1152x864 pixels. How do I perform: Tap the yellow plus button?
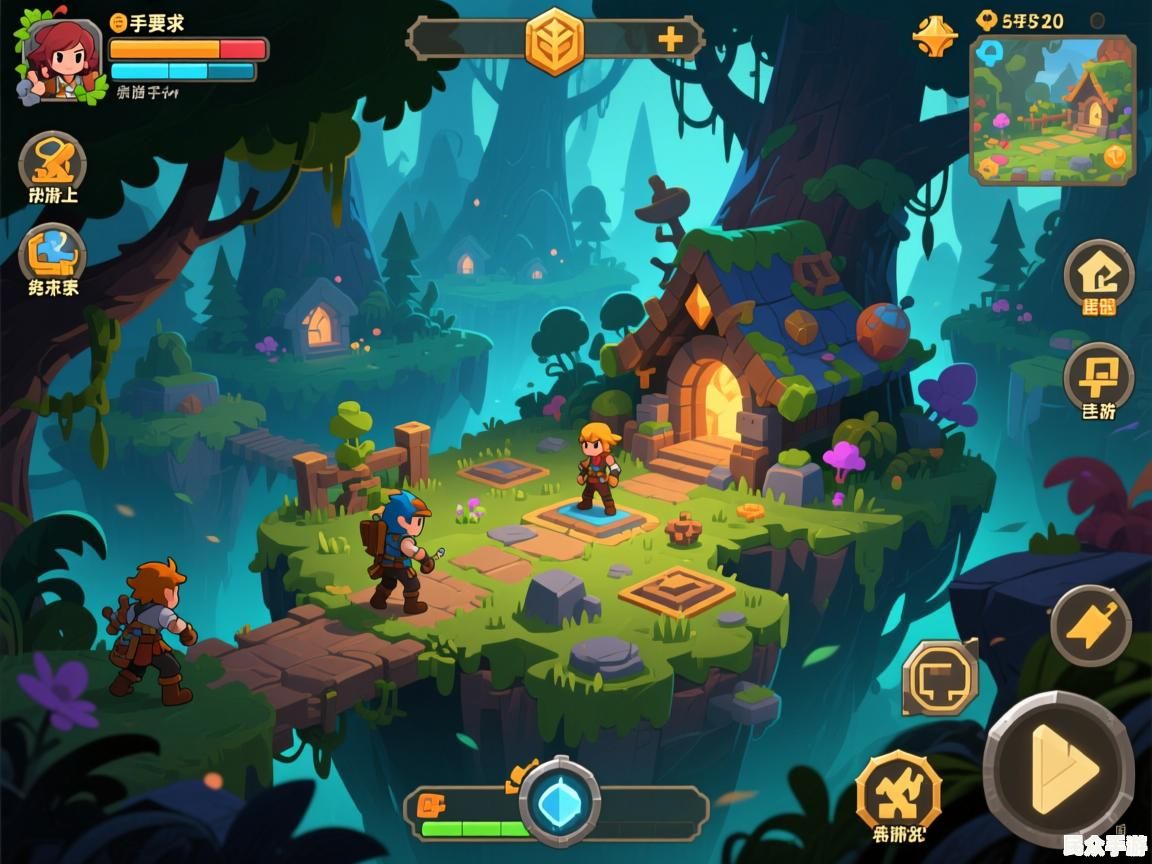[670, 40]
